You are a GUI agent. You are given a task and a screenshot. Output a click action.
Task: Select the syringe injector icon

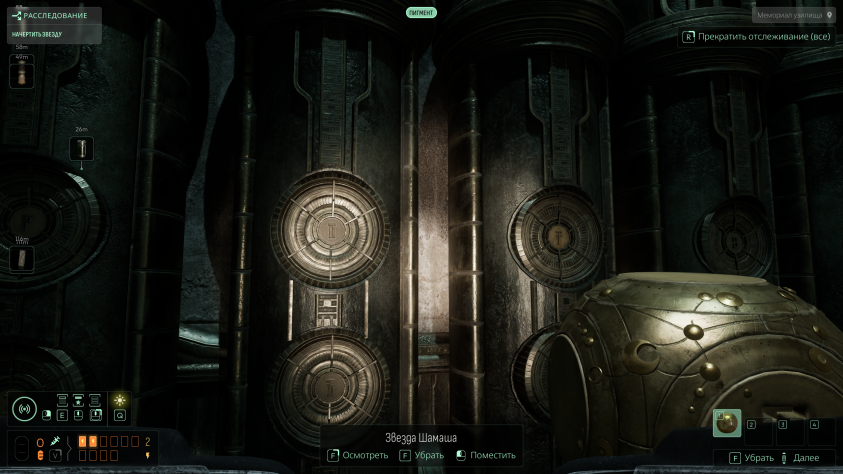pos(56,440)
